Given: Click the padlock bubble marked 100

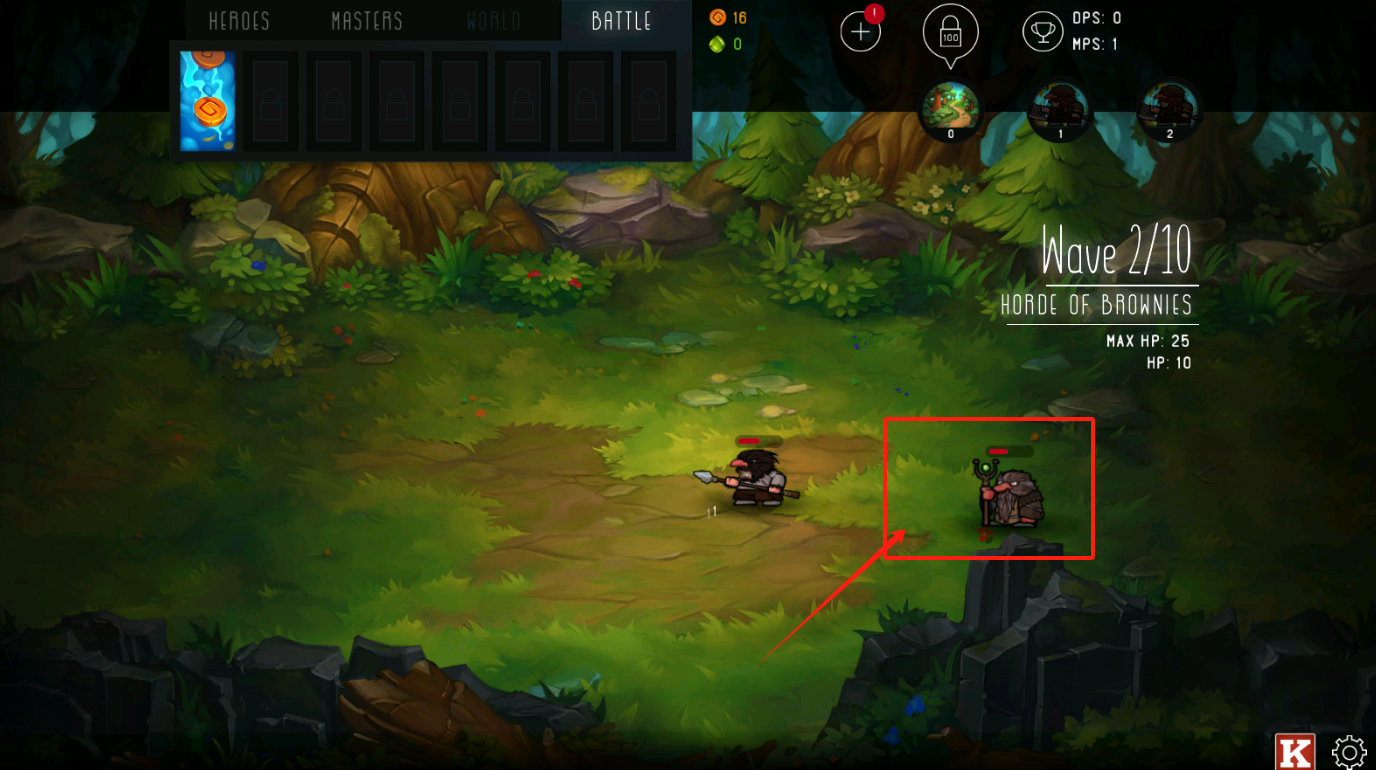Looking at the screenshot, I should click(x=950, y=33).
